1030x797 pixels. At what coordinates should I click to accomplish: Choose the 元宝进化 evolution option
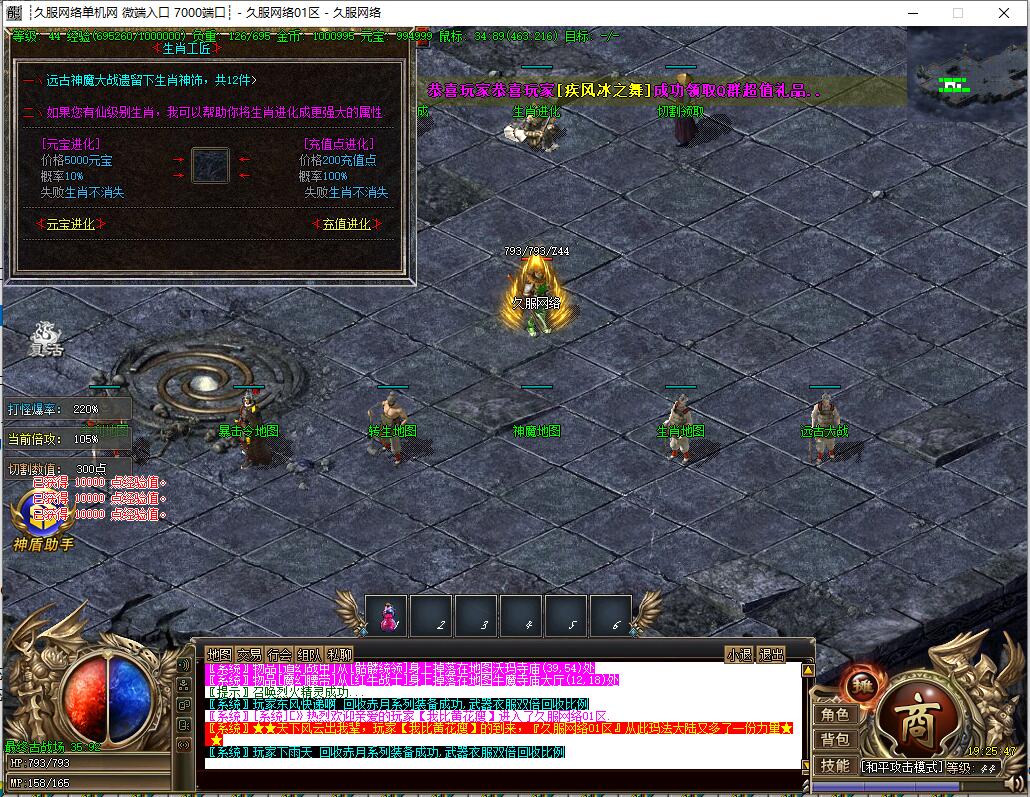click(x=70, y=224)
